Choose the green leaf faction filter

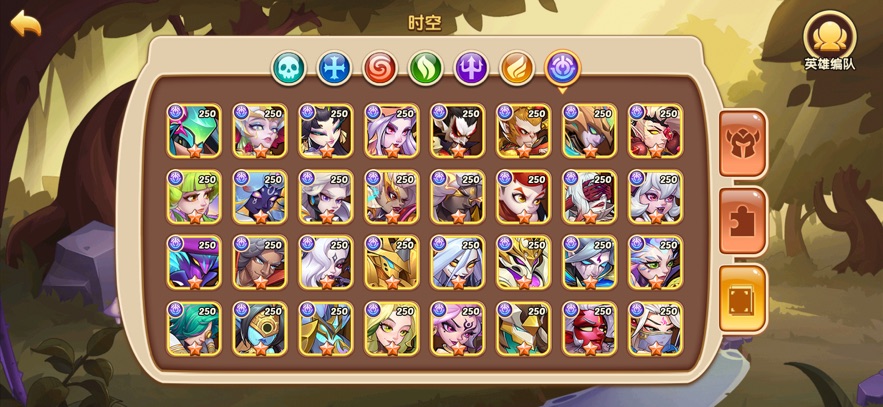point(426,68)
